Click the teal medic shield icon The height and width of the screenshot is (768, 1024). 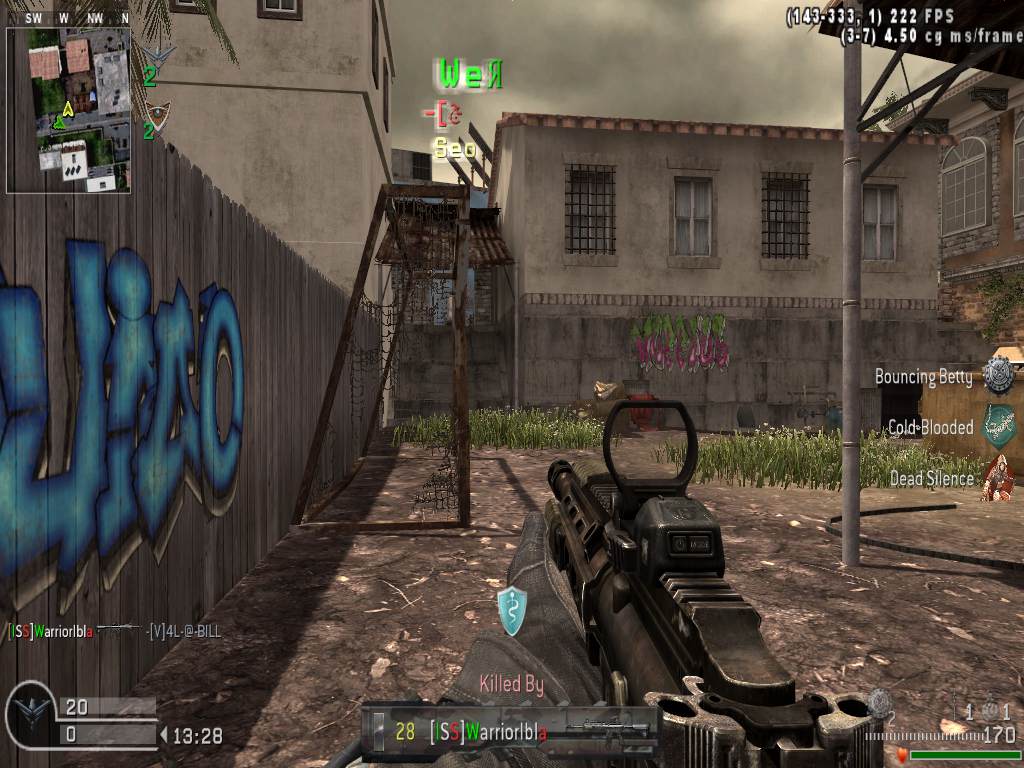click(512, 611)
